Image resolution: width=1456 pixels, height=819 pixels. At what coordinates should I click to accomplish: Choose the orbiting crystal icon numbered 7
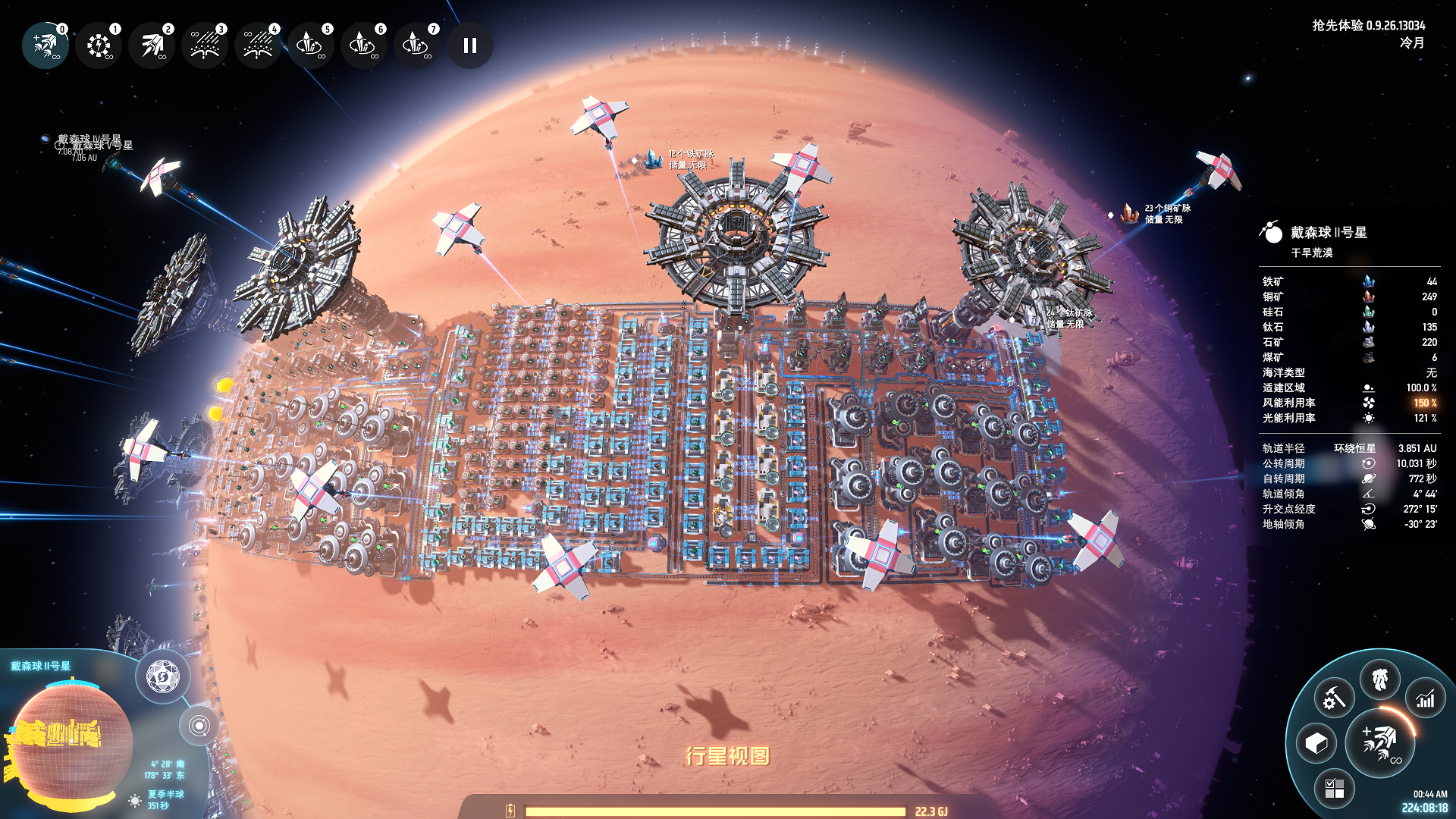417,45
